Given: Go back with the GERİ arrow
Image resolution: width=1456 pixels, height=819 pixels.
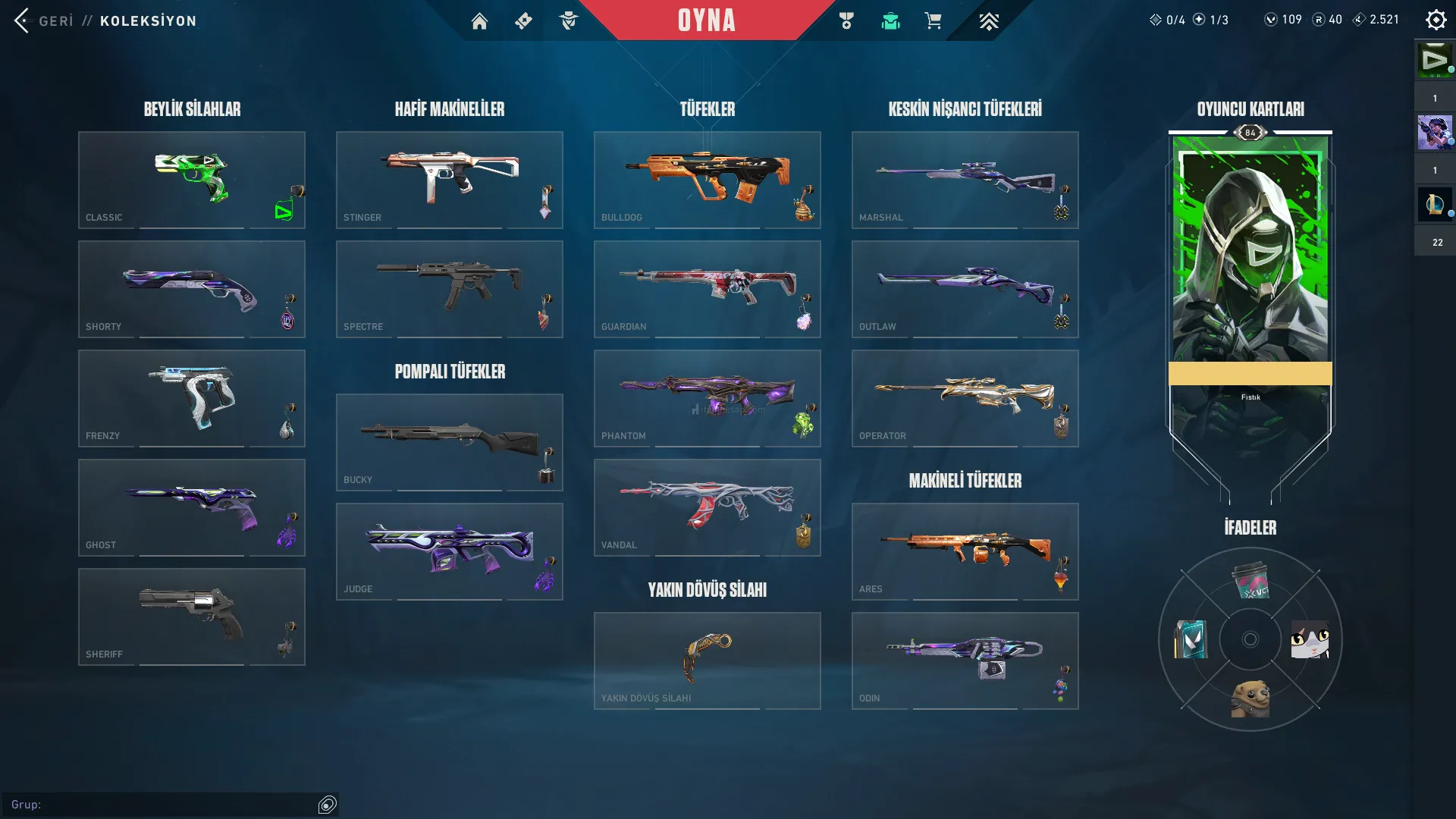Looking at the screenshot, I should point(23,20).
